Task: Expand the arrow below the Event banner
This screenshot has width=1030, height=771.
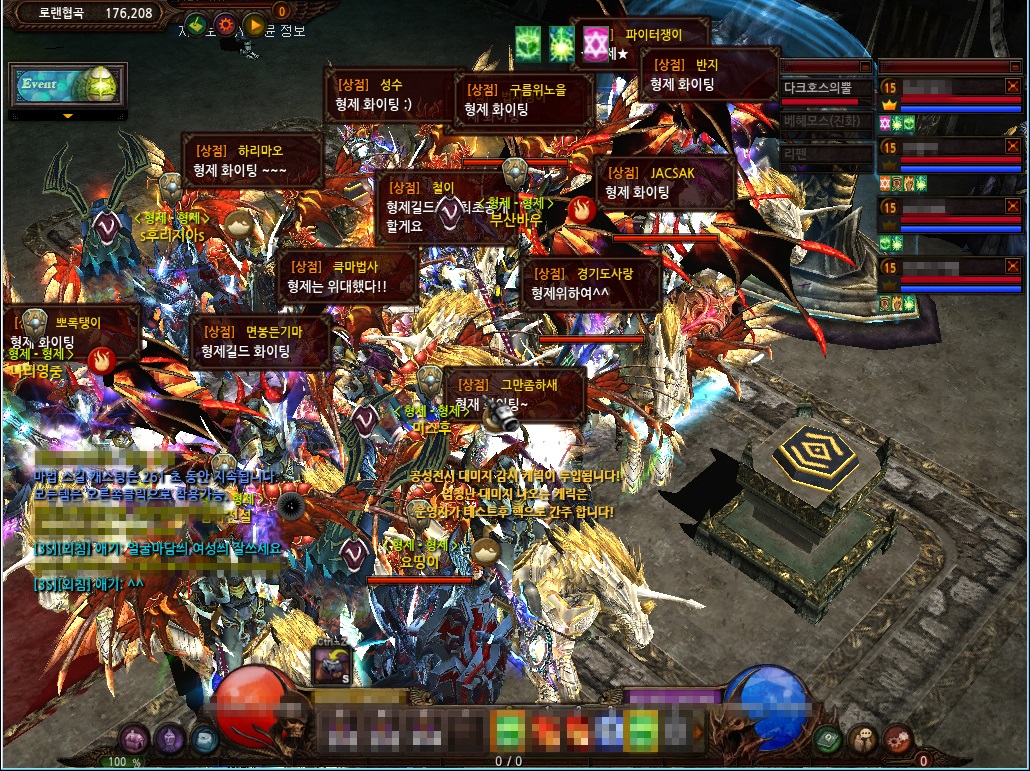Action: 68,116
